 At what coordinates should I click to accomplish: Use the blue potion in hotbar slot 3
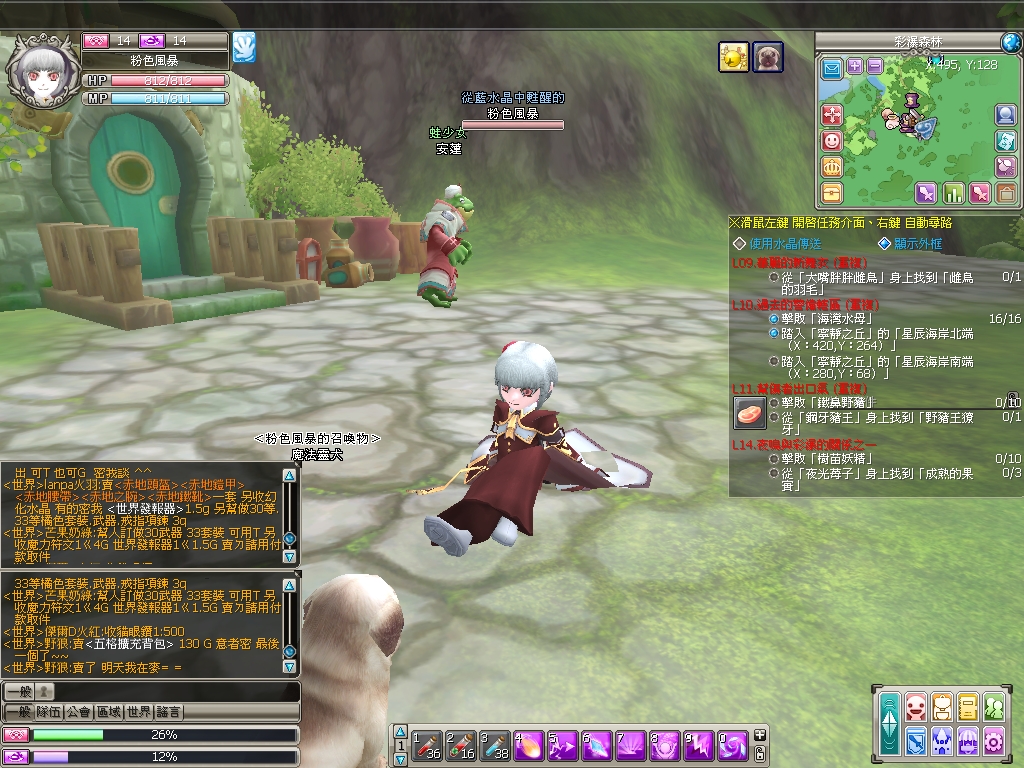point(496,745)
